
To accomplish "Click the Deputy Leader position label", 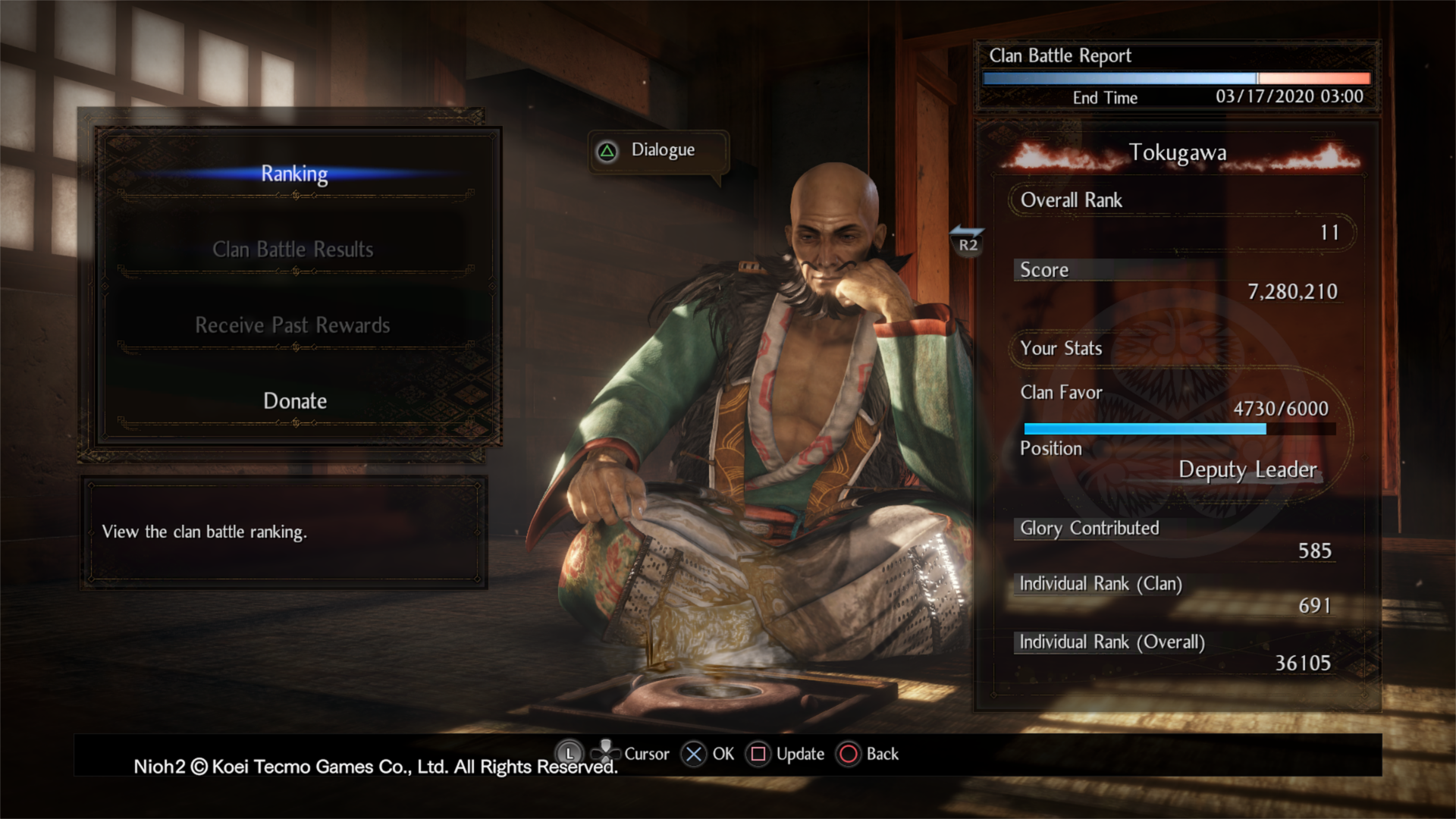I will point(1247,469).
